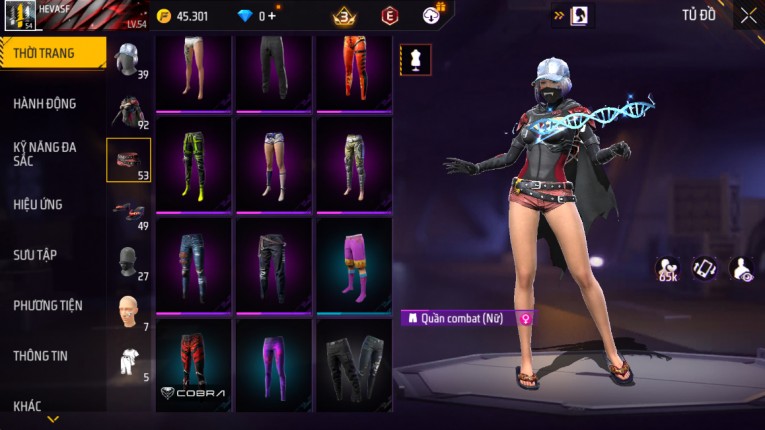Open the headwear subcategory with cap icon

(128, 60)
